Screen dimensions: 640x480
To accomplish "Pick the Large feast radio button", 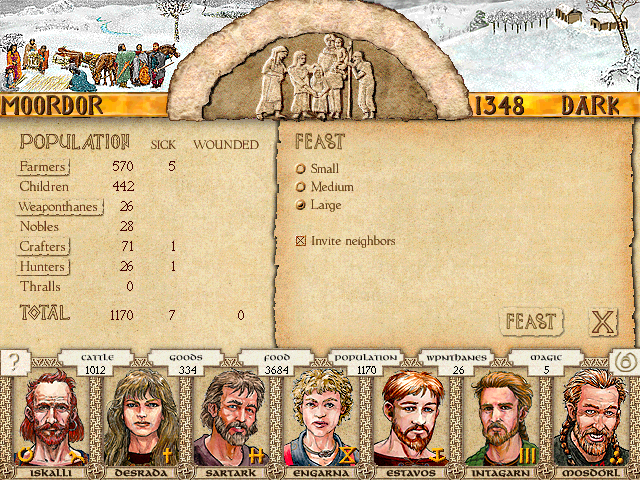I will point(300,205).
